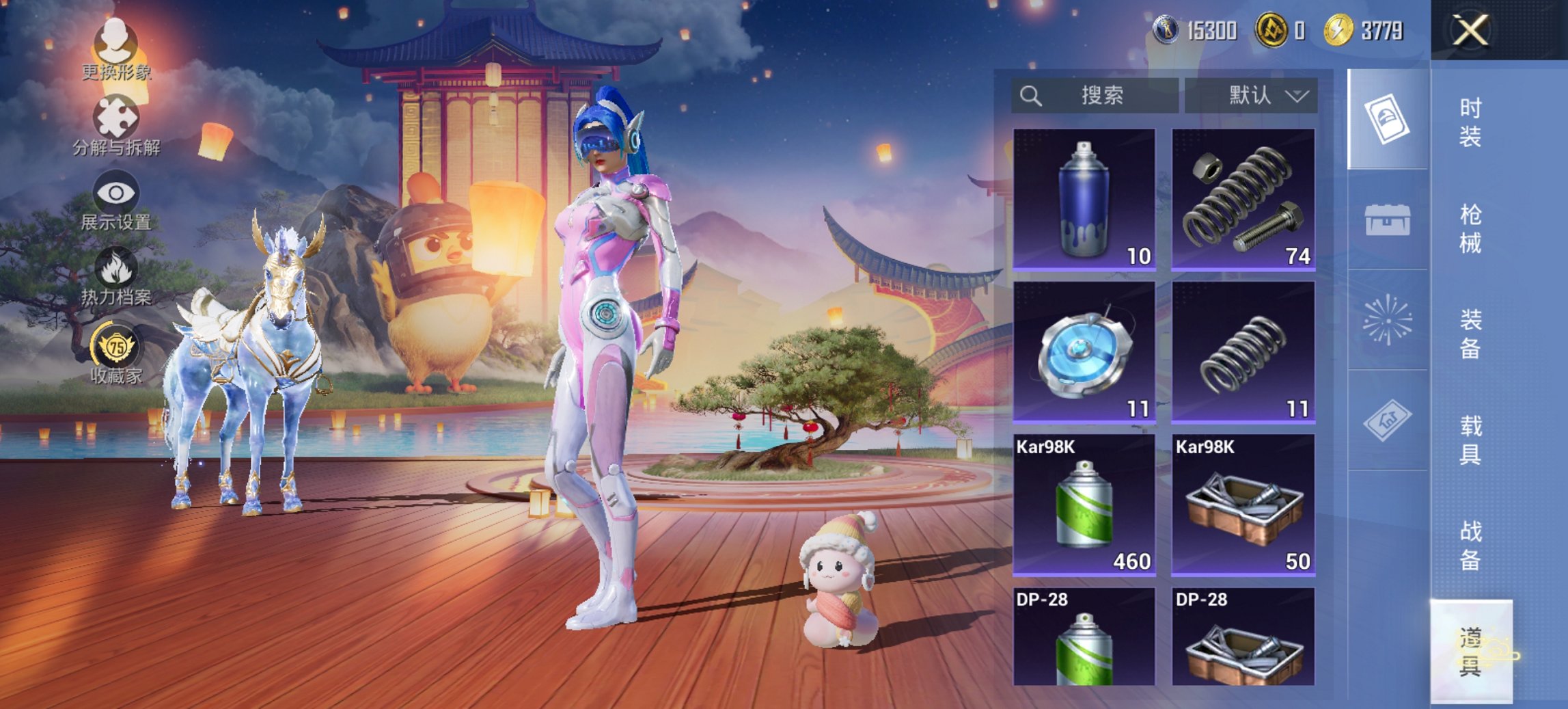Select the springs and bolt item slot
The image size is (1568, 709).
tap(1243, 199)
